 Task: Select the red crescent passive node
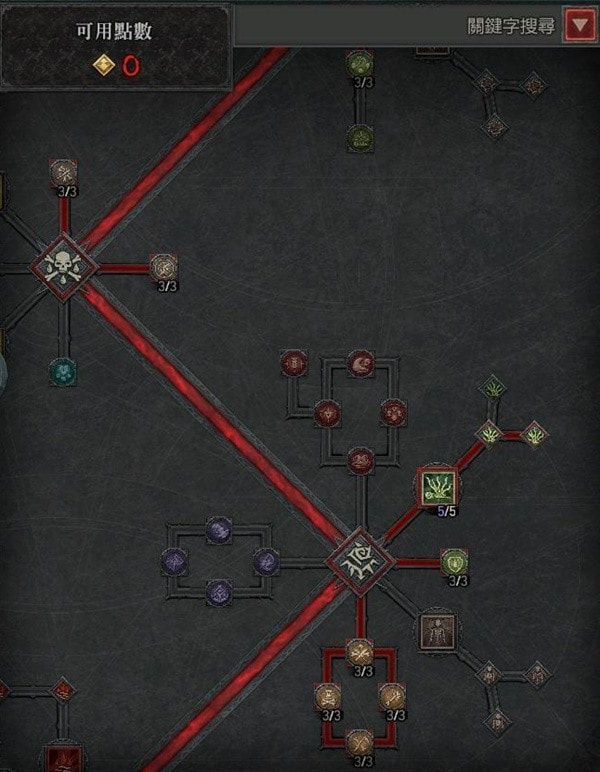coord(360,364)
